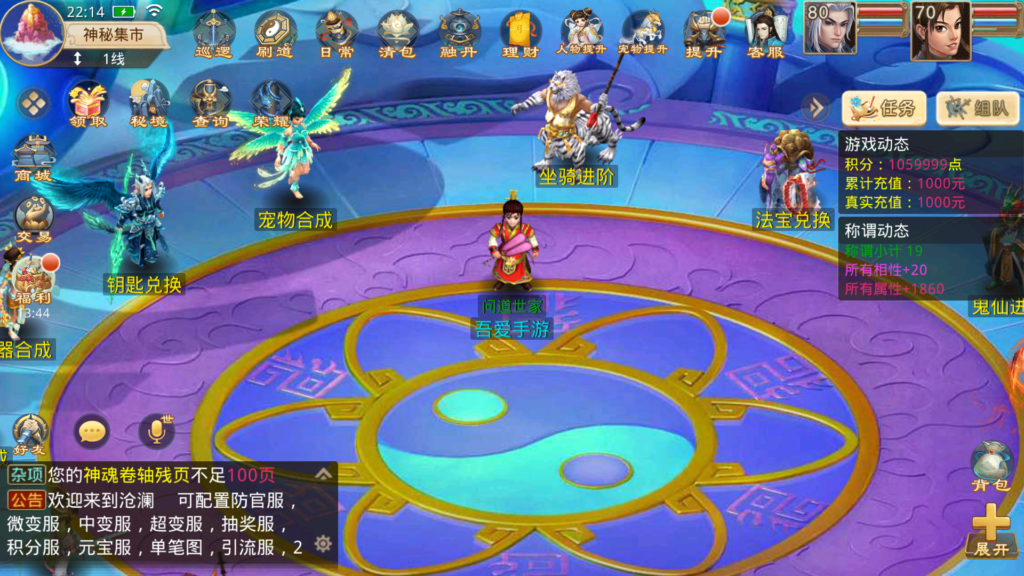Open the 客服 customer service icon
The width and height of the screenshot is (1024, 576).
(765, 33)
